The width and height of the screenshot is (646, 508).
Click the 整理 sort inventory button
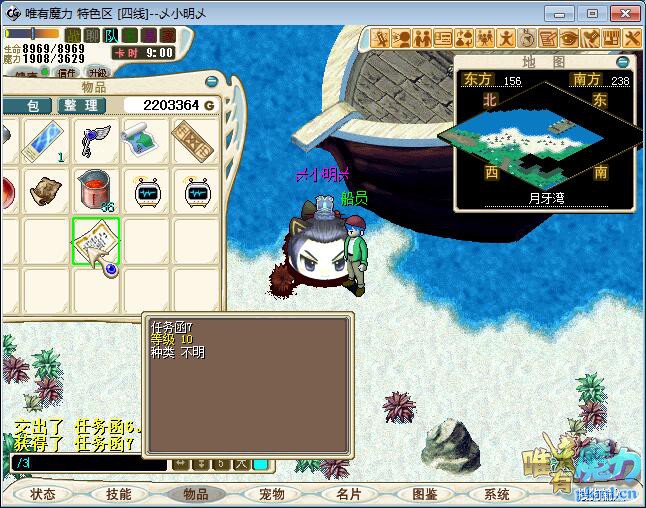point(80,105)
